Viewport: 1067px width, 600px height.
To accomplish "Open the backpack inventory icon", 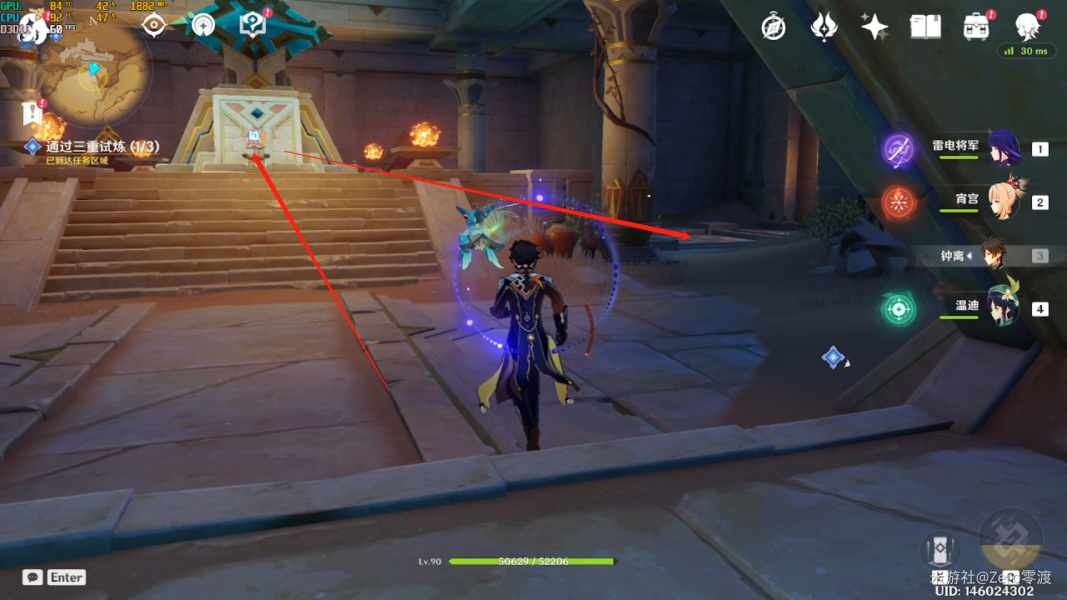I will point(976,27).
